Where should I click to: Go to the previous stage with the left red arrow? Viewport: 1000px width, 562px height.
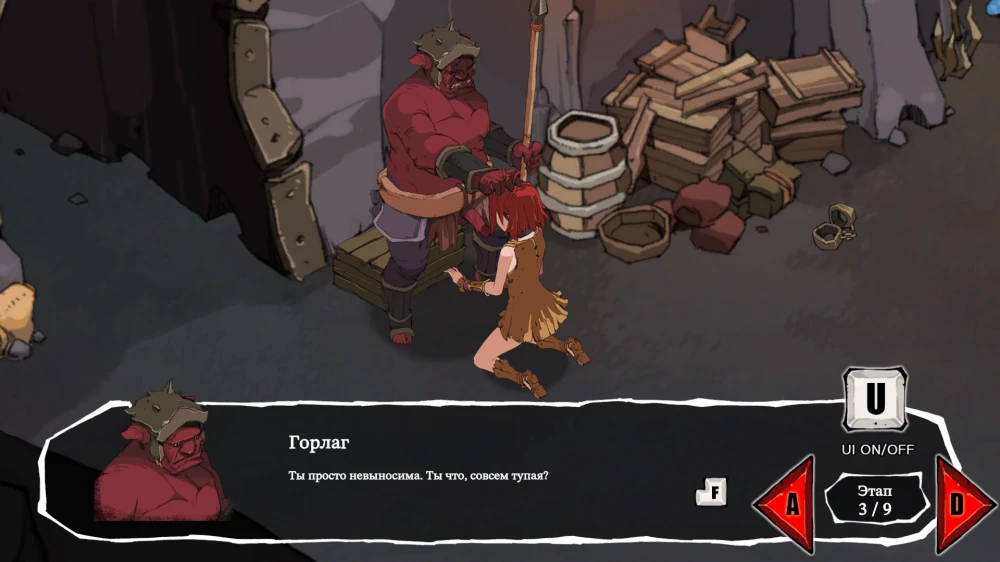click(787, 504)
